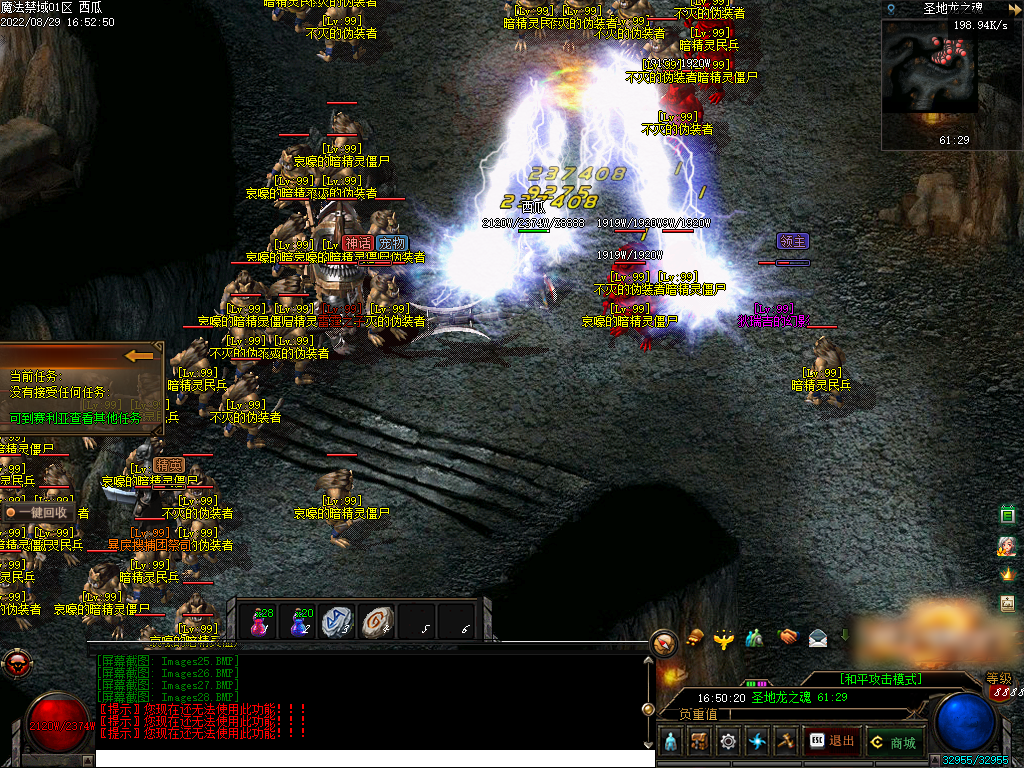Image resolution: width=1024 pixels, height=768 pixels.
Task: Open the green calendar icon
Action: coord(1008,515)
